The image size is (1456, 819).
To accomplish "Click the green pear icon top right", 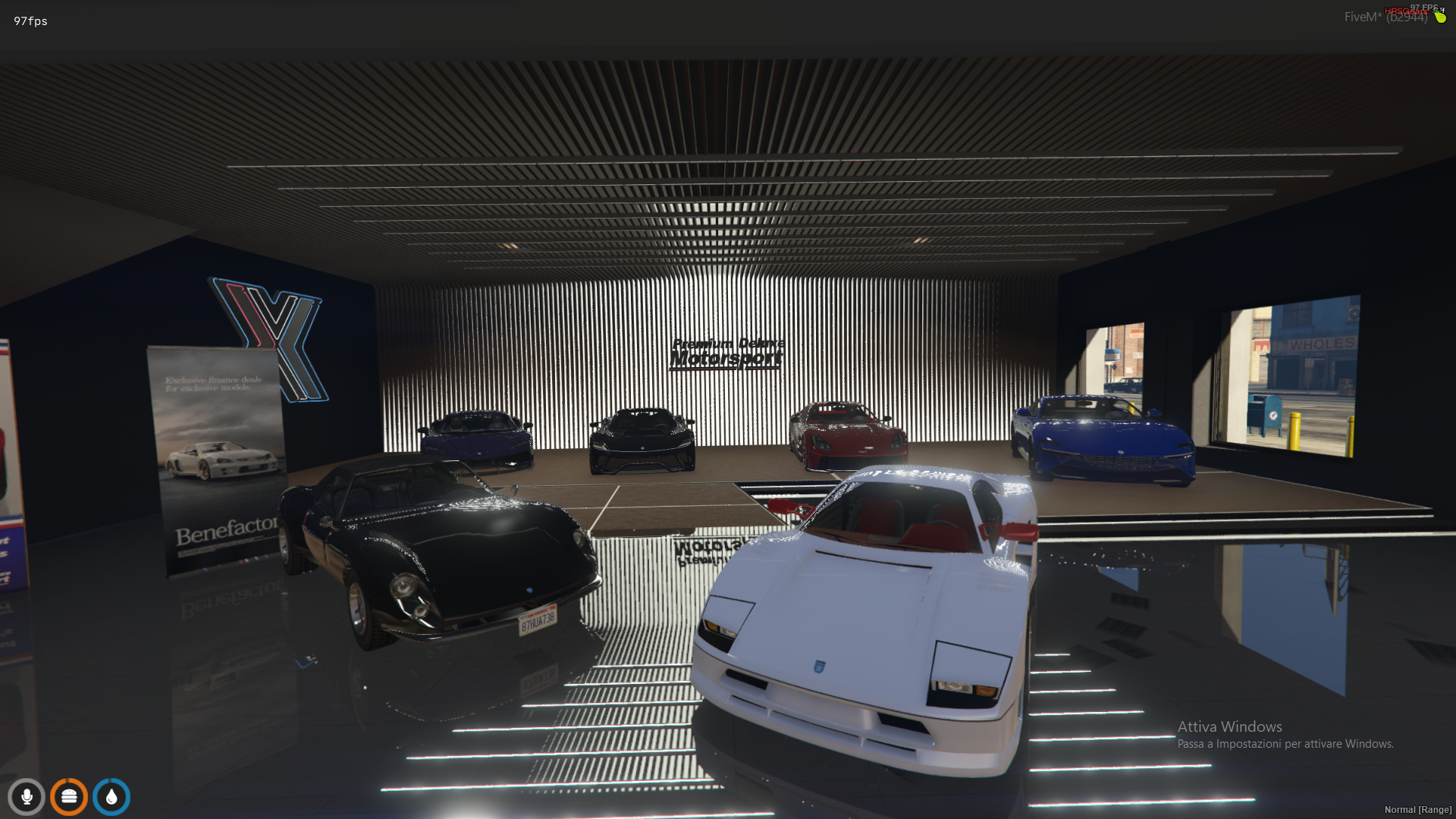I will tap(1440, 17).
